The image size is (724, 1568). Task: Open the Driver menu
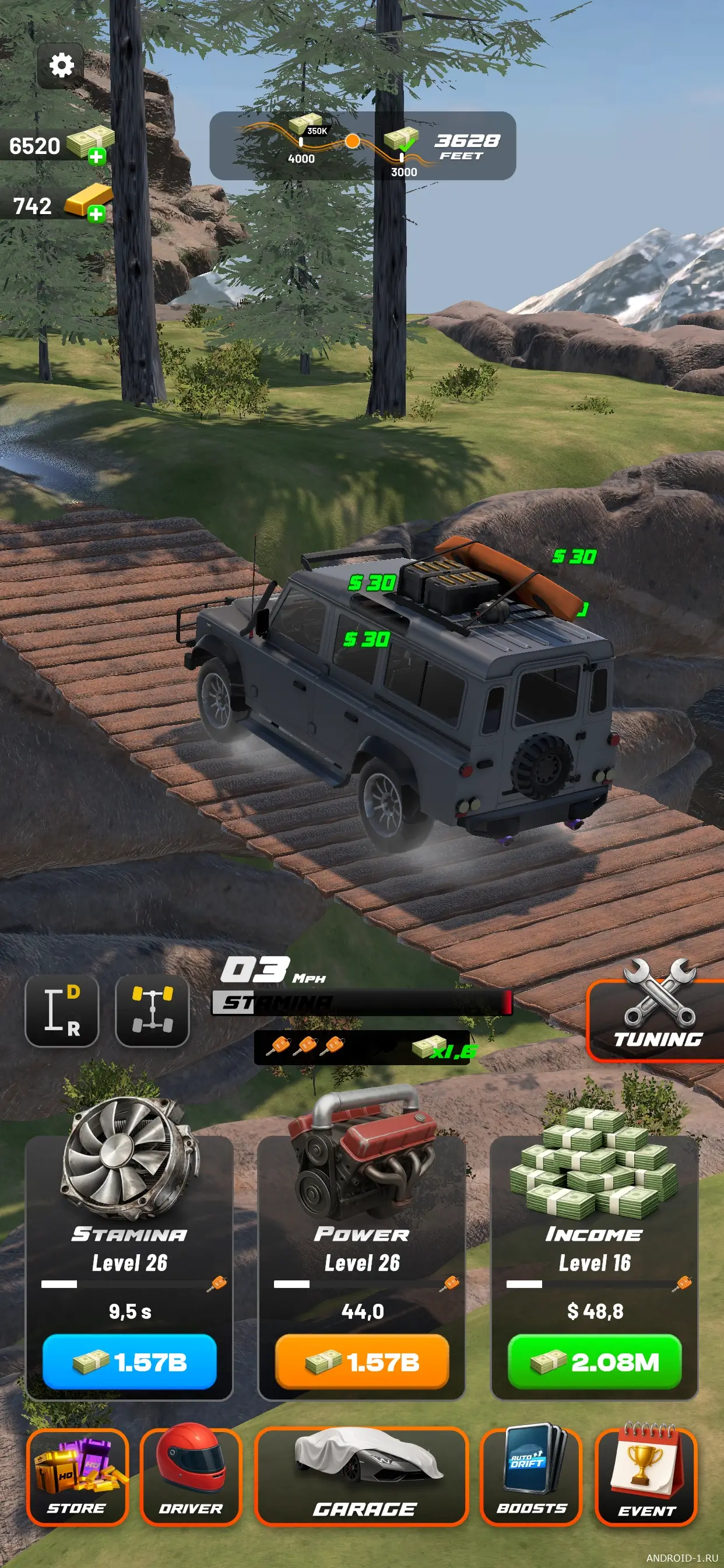tap(191, 1475)
